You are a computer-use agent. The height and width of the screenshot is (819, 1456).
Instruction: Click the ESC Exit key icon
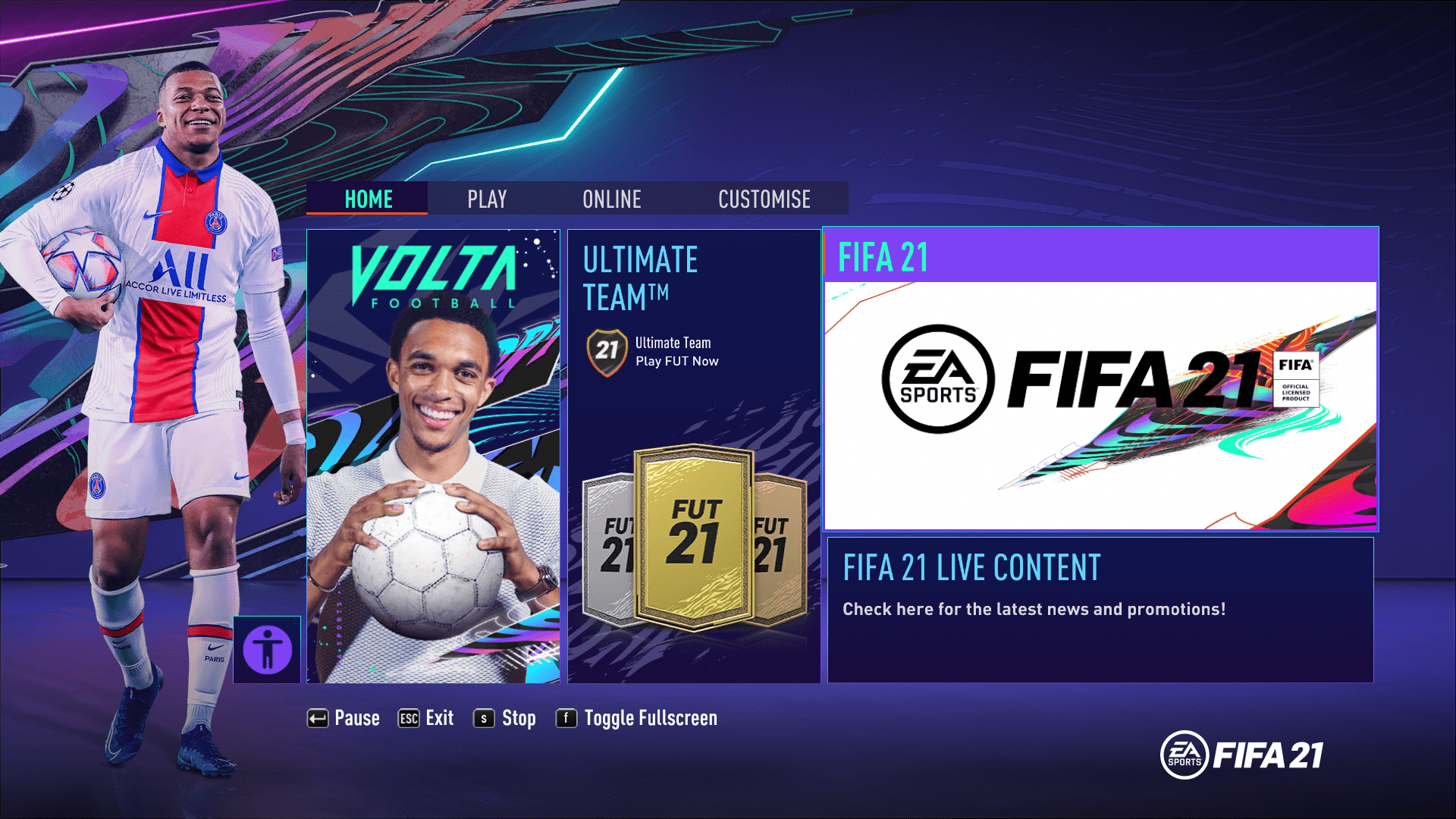pyautogui.click(x=407, y=717)
